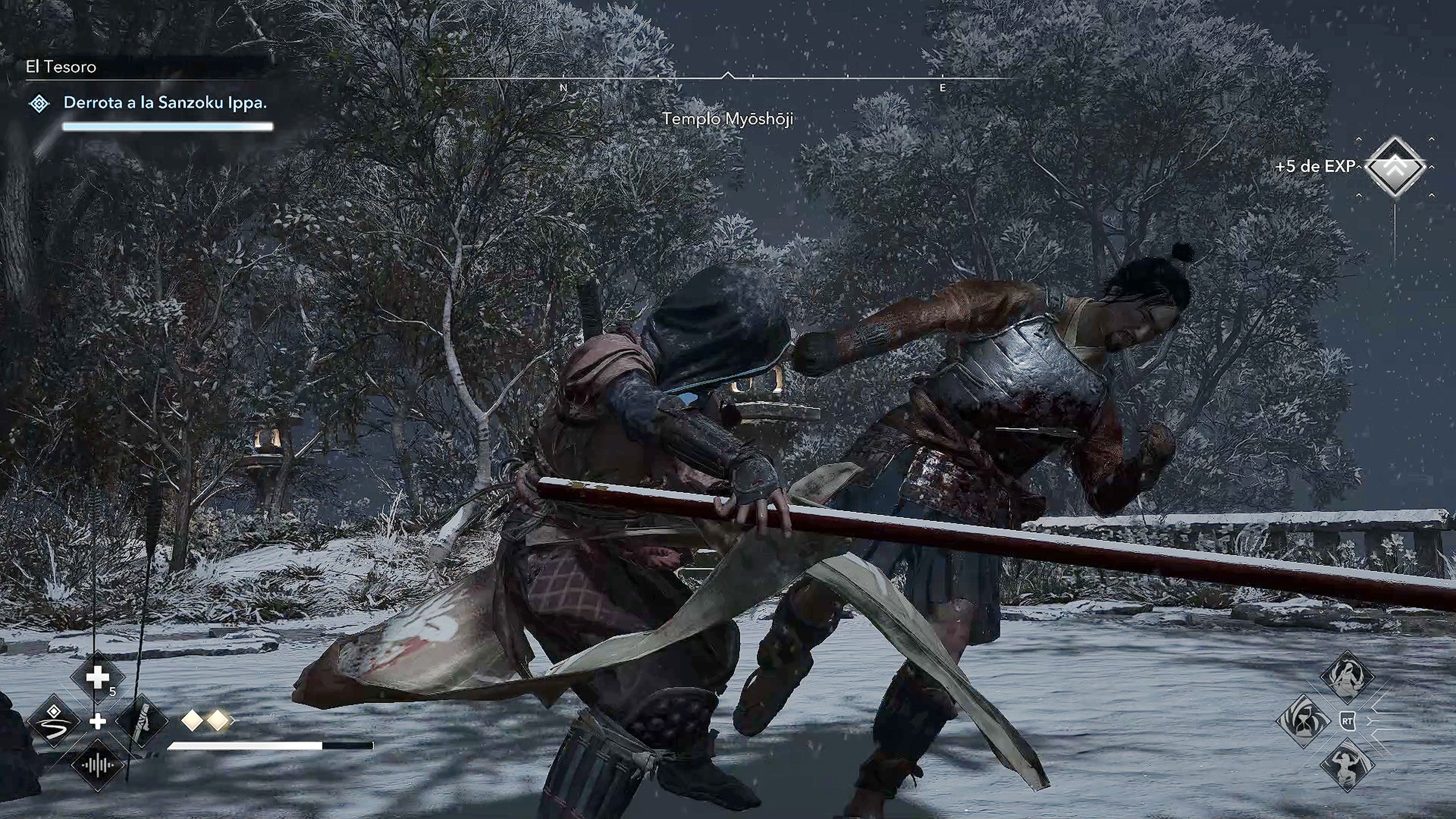Image resolution: width=1456 pixels, height=819 pixels.
Task: Toggle the second glowing adrenaline diamond
Action: click(x=218, y=720)
